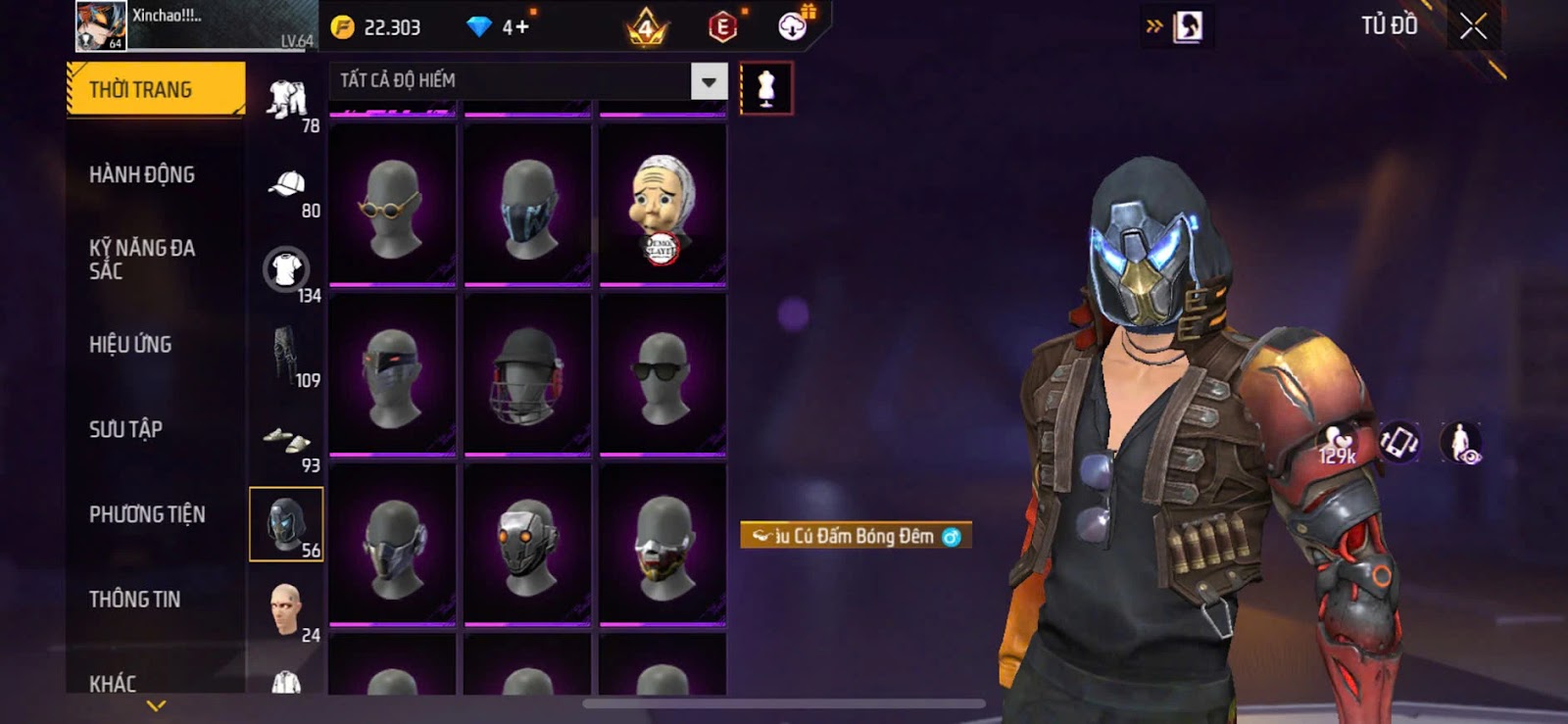
Task: Select the orange-eyed robot mask item
Action: point(527,545)
